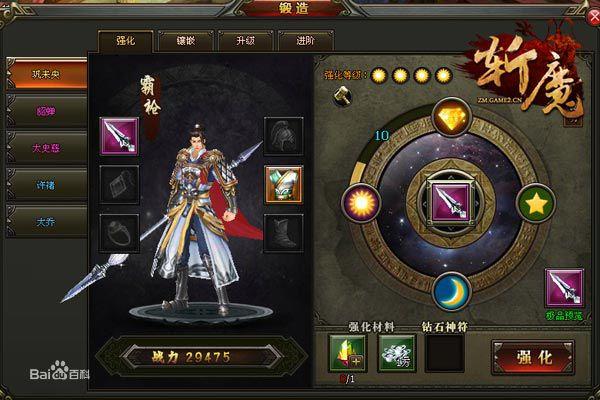Switch to the 强化 tab
This screenshot has height=400, width=600.
click(126, 41)
